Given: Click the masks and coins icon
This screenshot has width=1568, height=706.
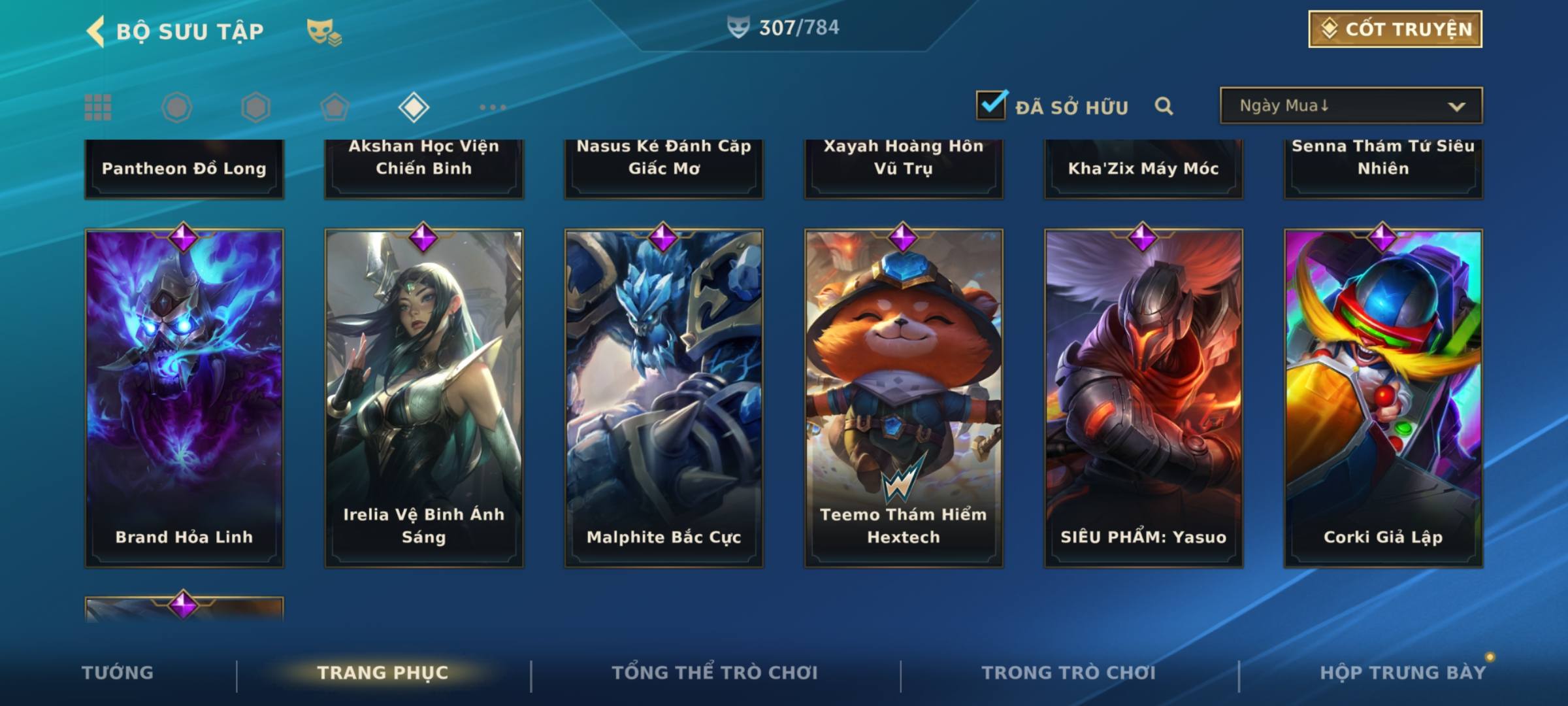Looking at the screenshot, I should point(323,32).
